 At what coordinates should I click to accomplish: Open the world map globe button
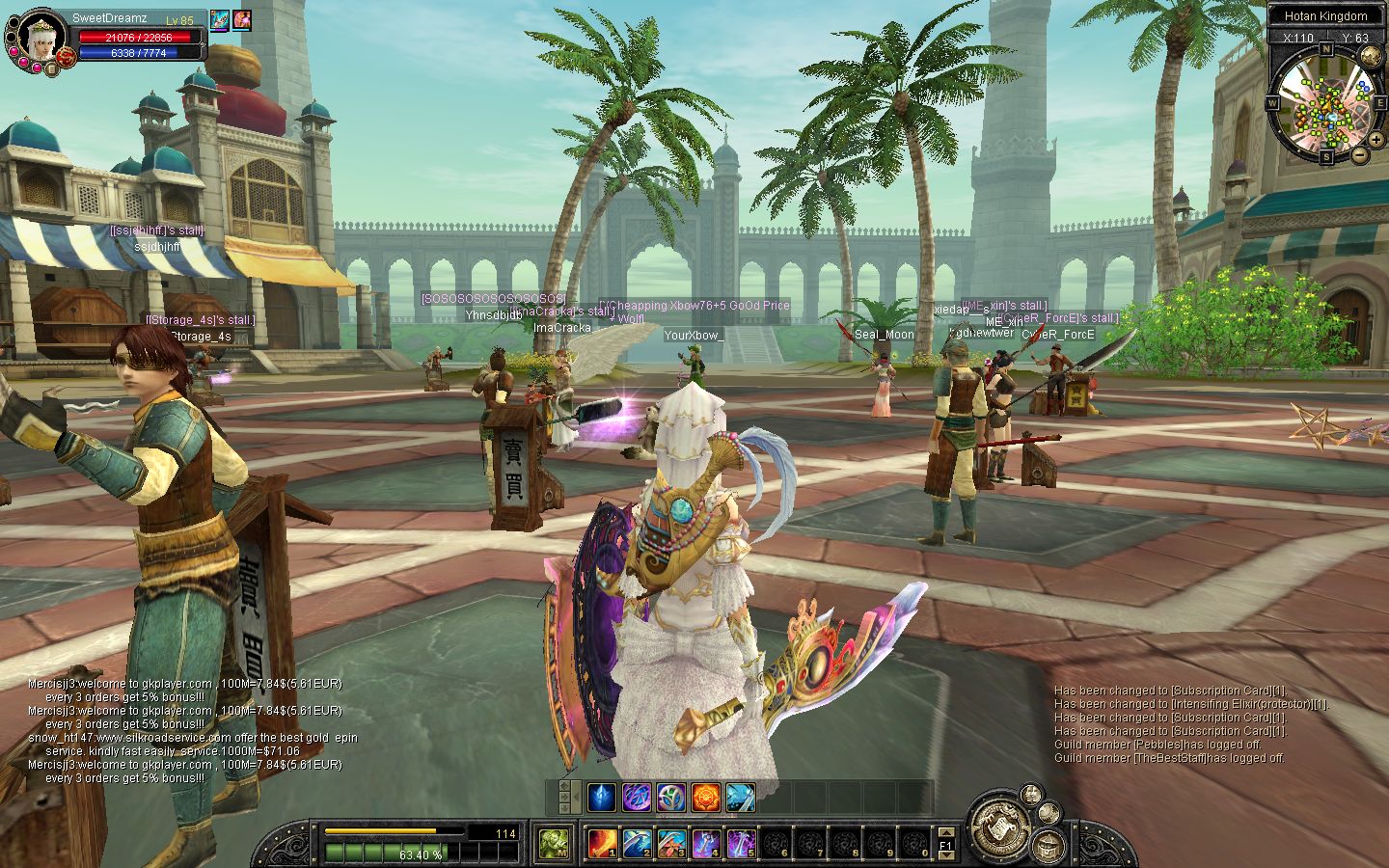coord(1371,56)
